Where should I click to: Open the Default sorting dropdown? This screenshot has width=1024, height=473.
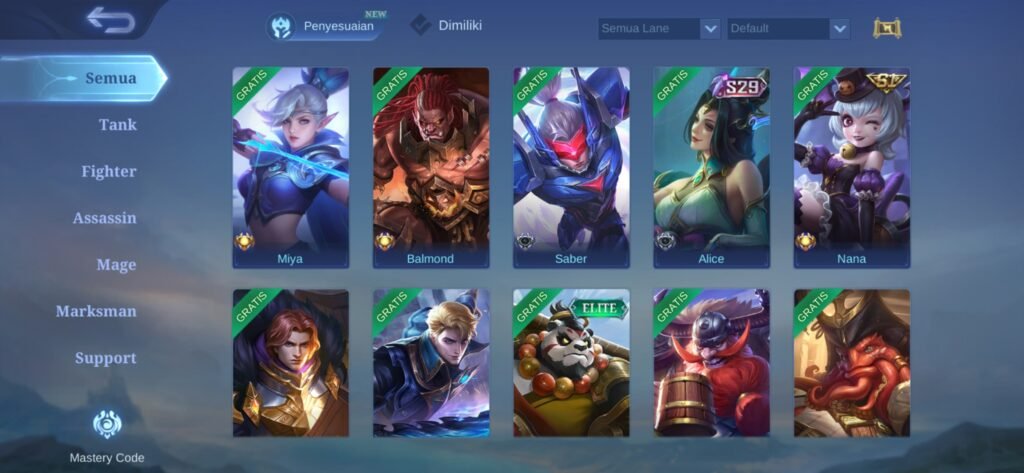point(788,29)
